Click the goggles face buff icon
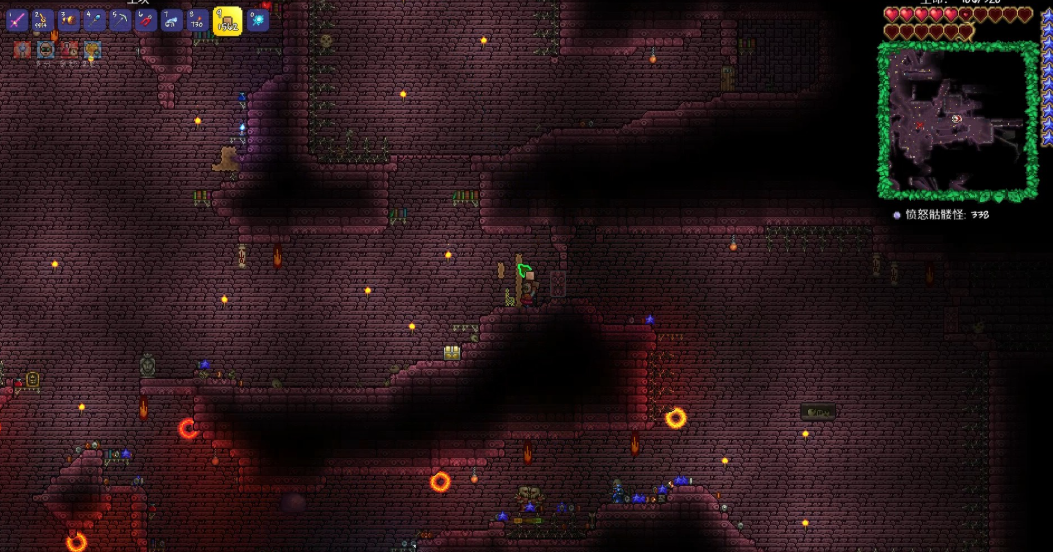The width and height of the screenshot is (1053, 552). click(46, 49)
